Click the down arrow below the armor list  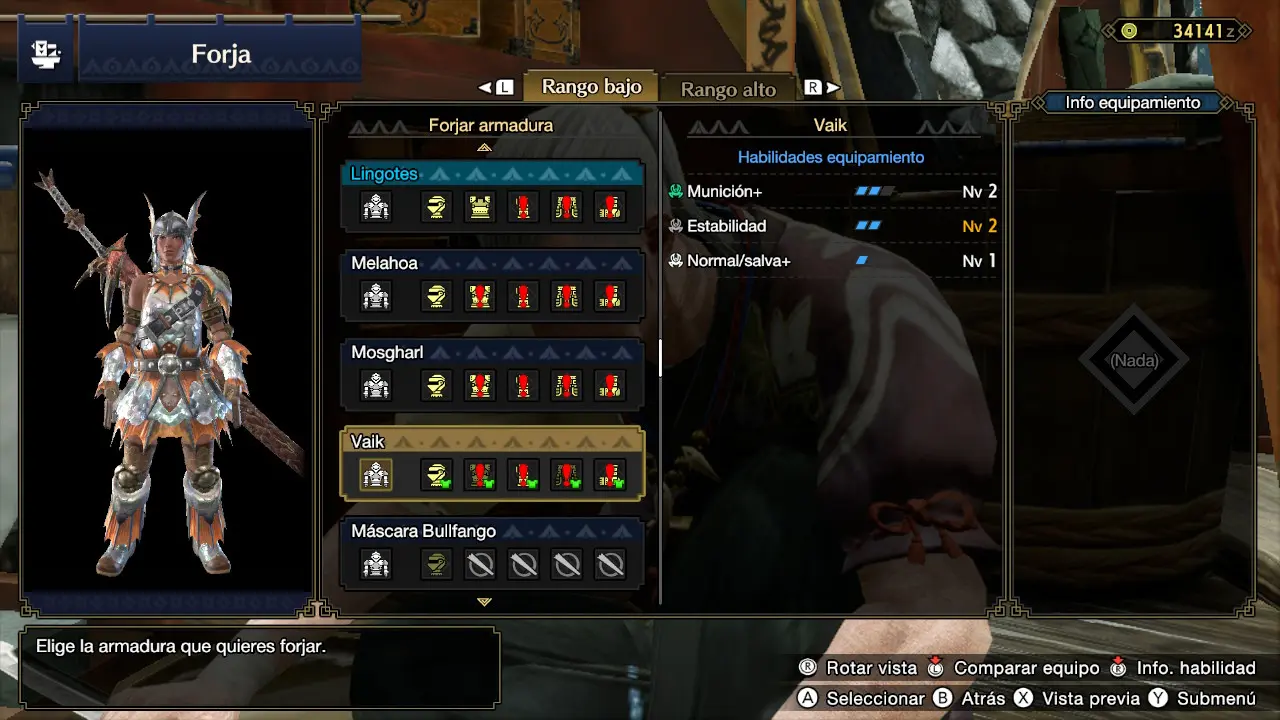click(485, 602)
